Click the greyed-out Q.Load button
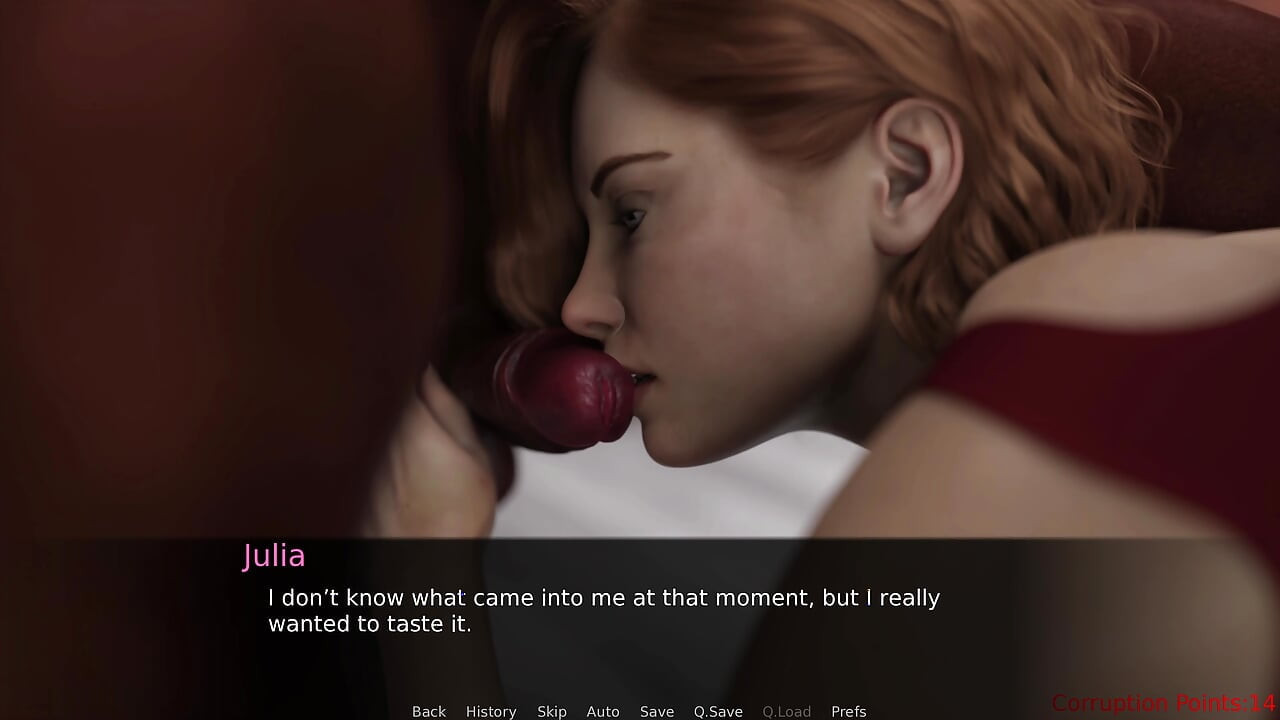 787,711
